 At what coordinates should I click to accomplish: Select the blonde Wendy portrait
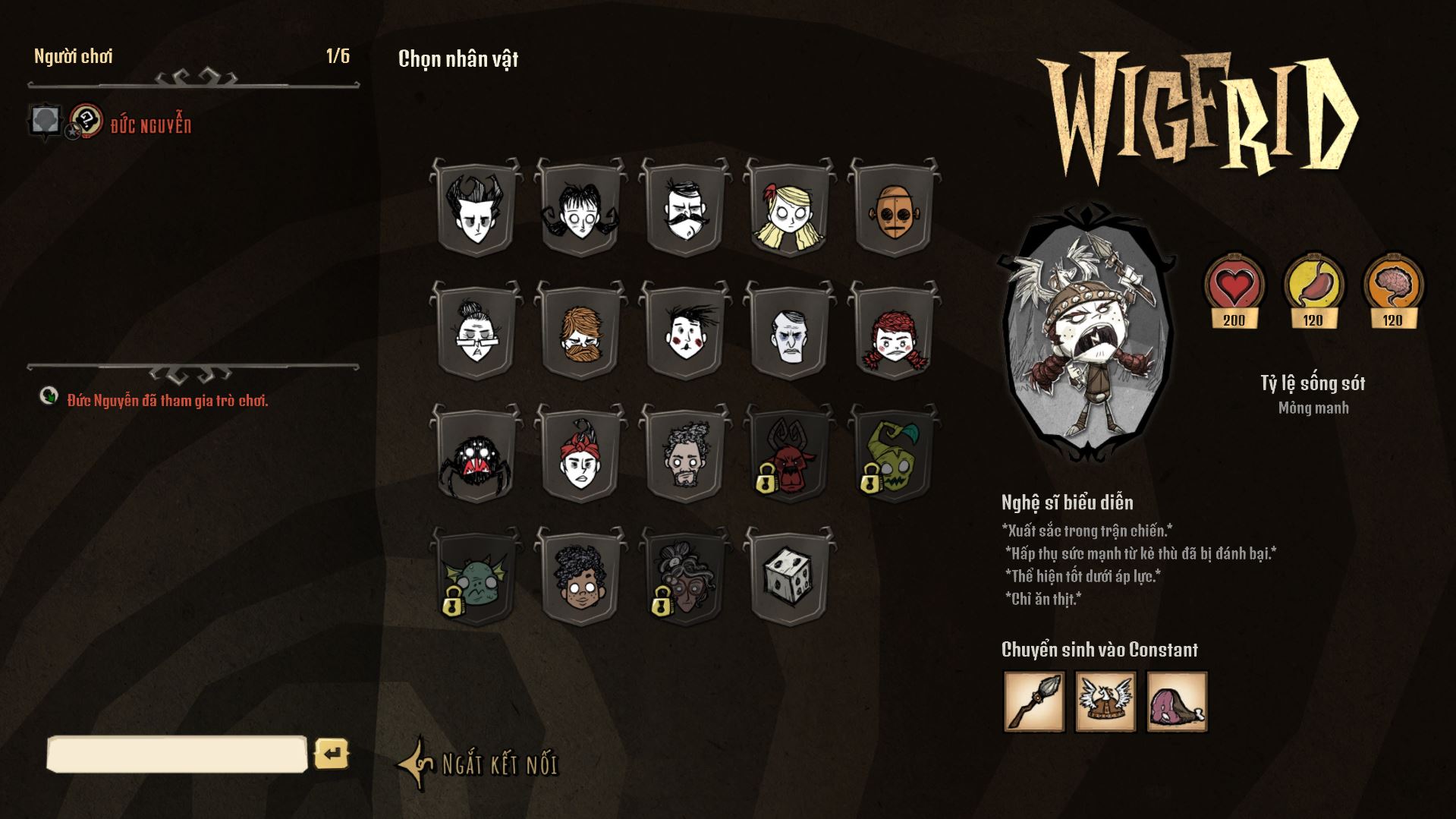(789, 209)
